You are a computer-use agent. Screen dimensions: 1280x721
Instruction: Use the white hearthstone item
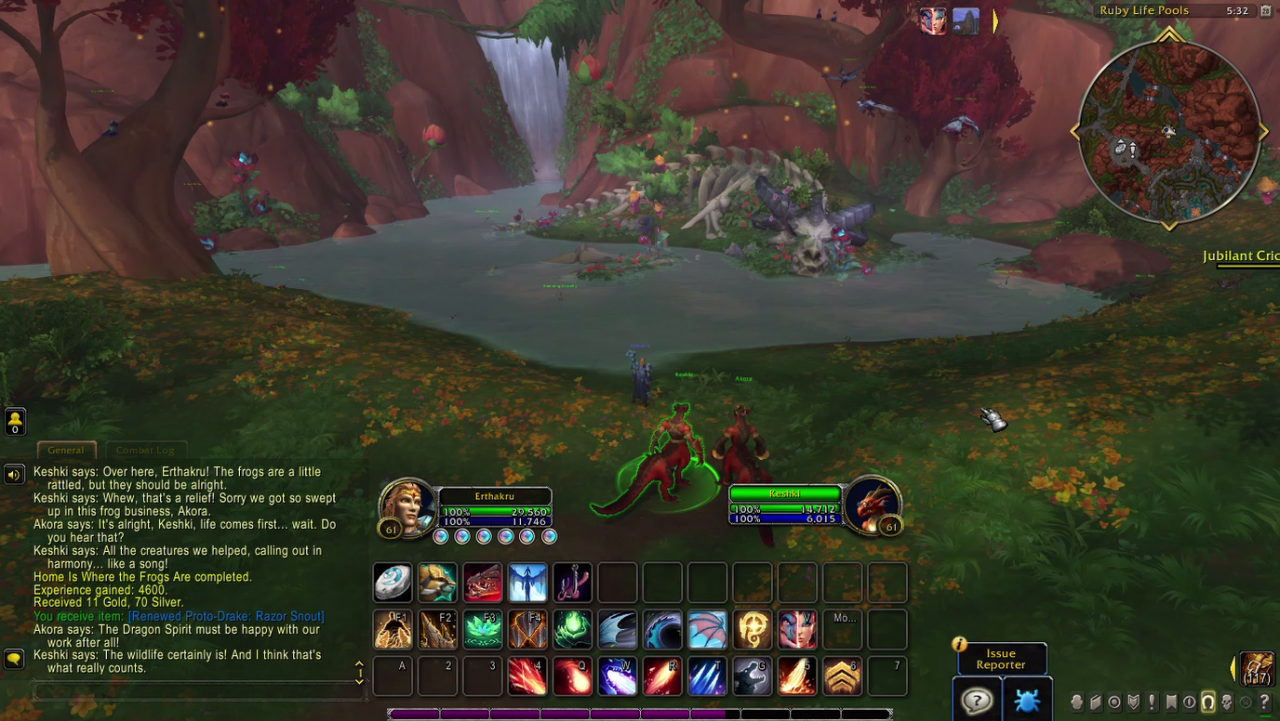(392, 582)
